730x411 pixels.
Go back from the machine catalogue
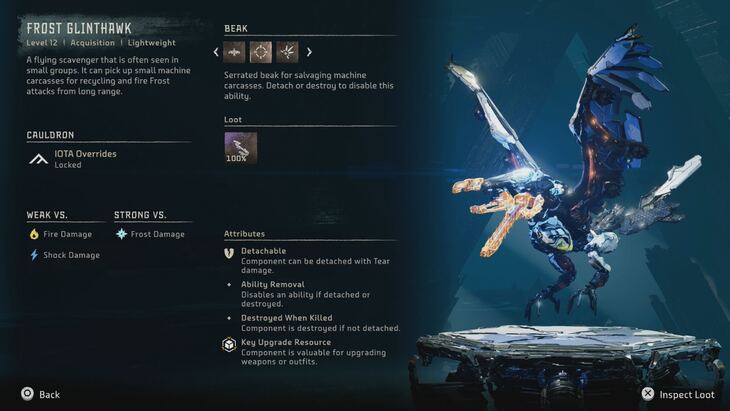40,394
